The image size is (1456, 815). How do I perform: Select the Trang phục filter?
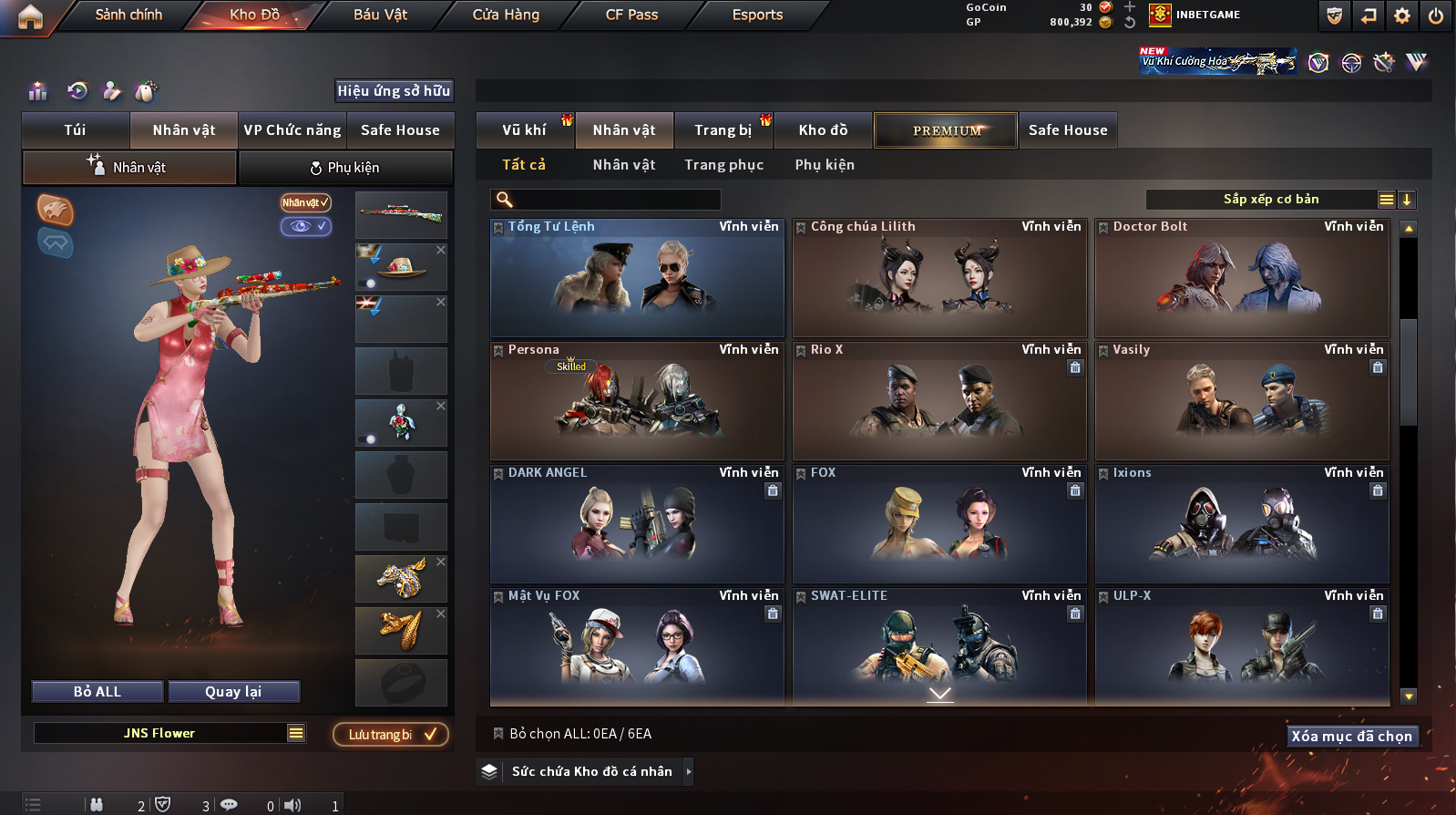coord(723,165)
